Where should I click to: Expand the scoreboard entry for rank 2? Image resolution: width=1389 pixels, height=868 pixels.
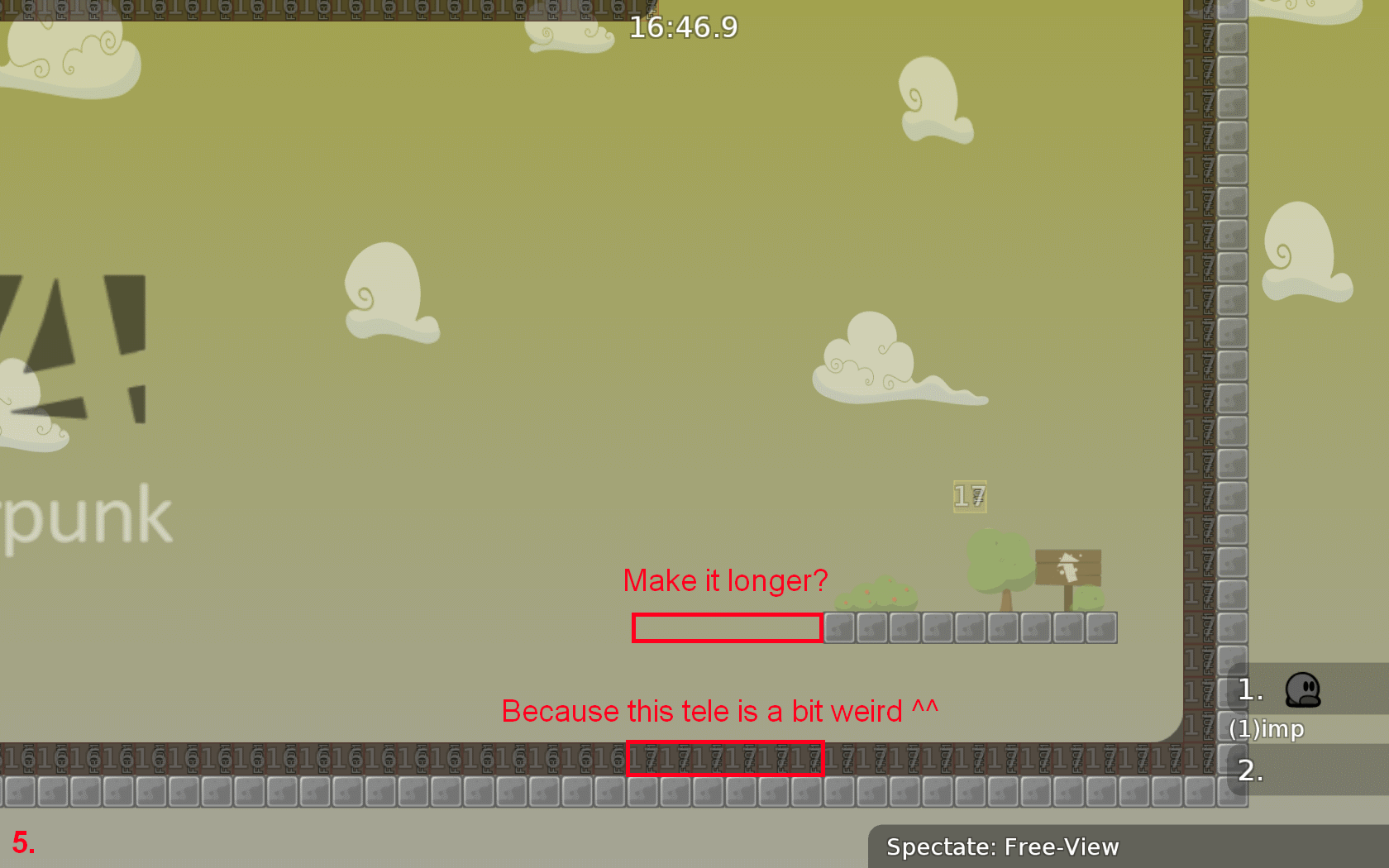[1250, 774]
